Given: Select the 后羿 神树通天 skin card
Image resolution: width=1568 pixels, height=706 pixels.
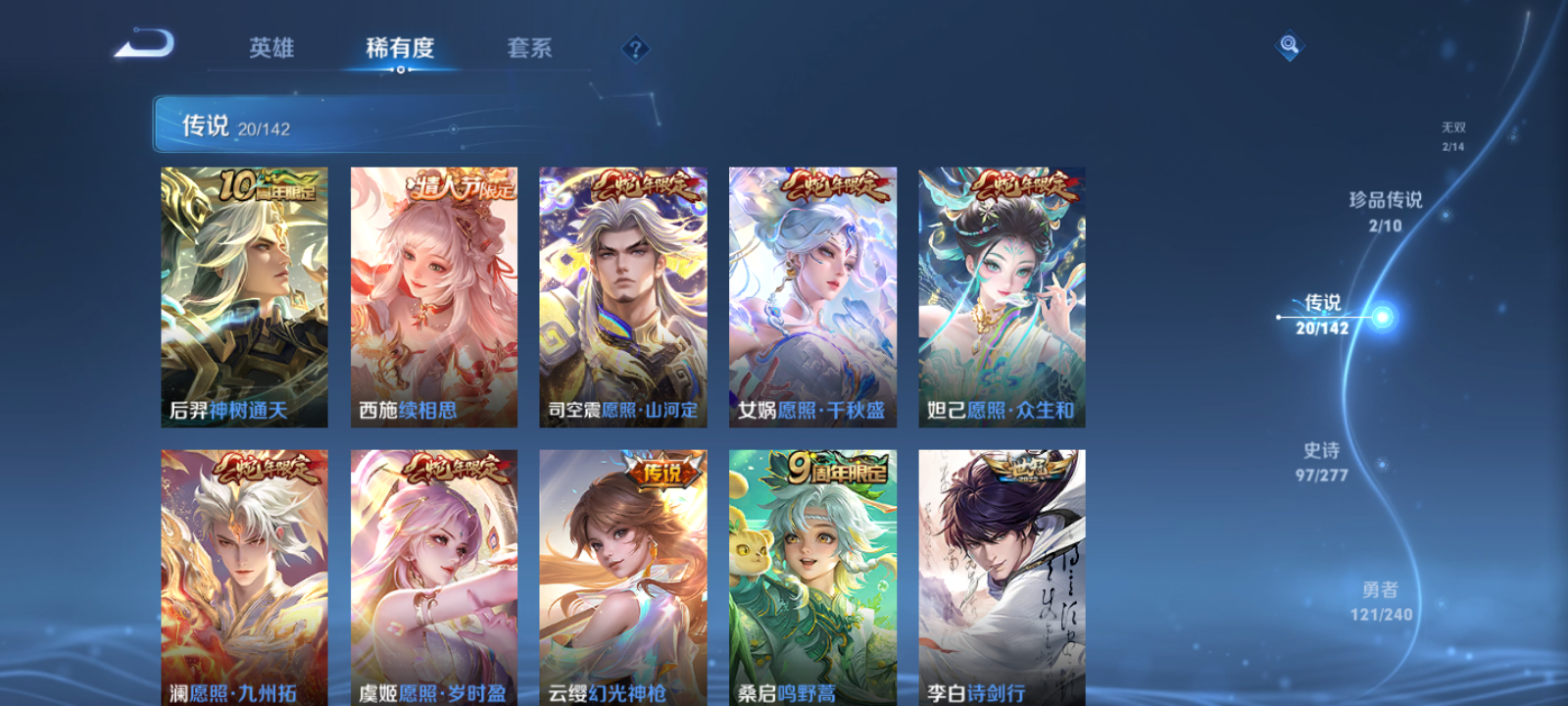Looking at the screenshot, I should pos(244,294).
